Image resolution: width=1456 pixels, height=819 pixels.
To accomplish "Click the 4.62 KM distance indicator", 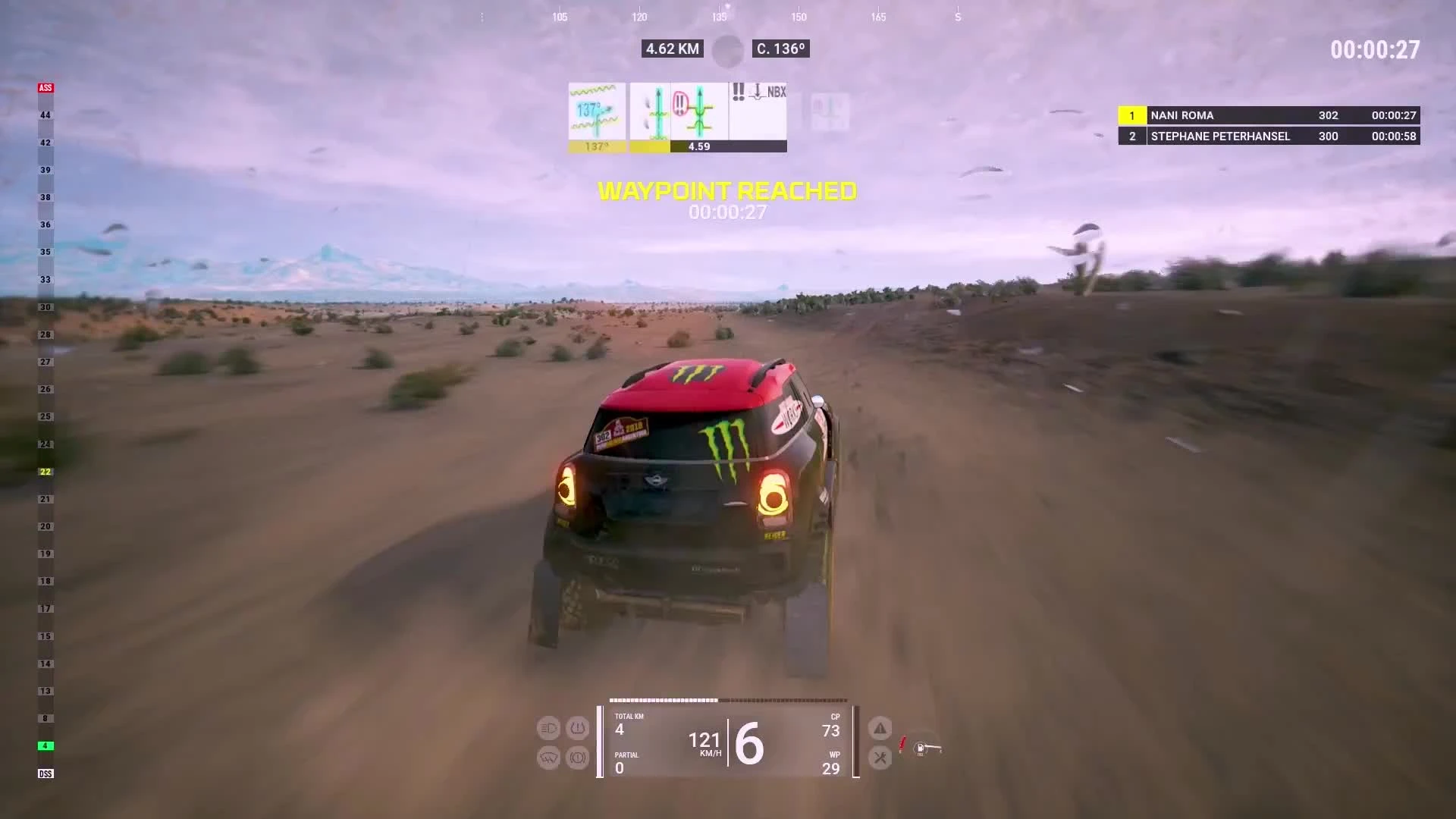I will pos(671,49).
